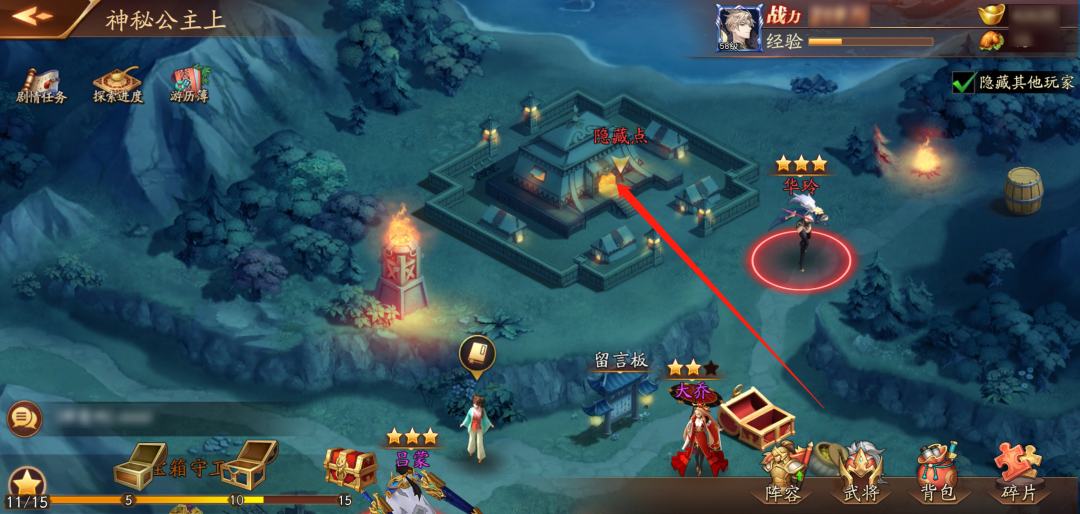Go back with the arrow button
This screenshot has height=514, width=1080.
[x=32, y=16]
